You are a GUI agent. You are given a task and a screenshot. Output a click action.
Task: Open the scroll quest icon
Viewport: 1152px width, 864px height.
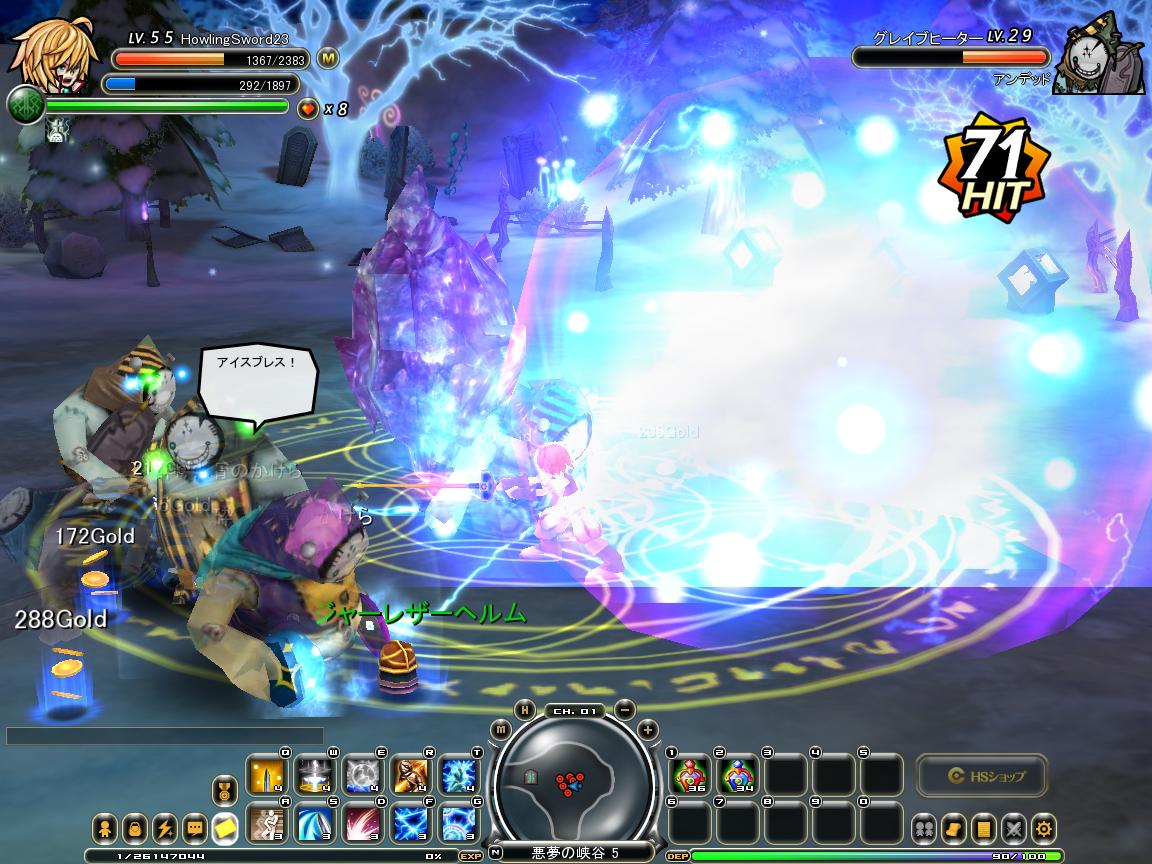[954, 828]
